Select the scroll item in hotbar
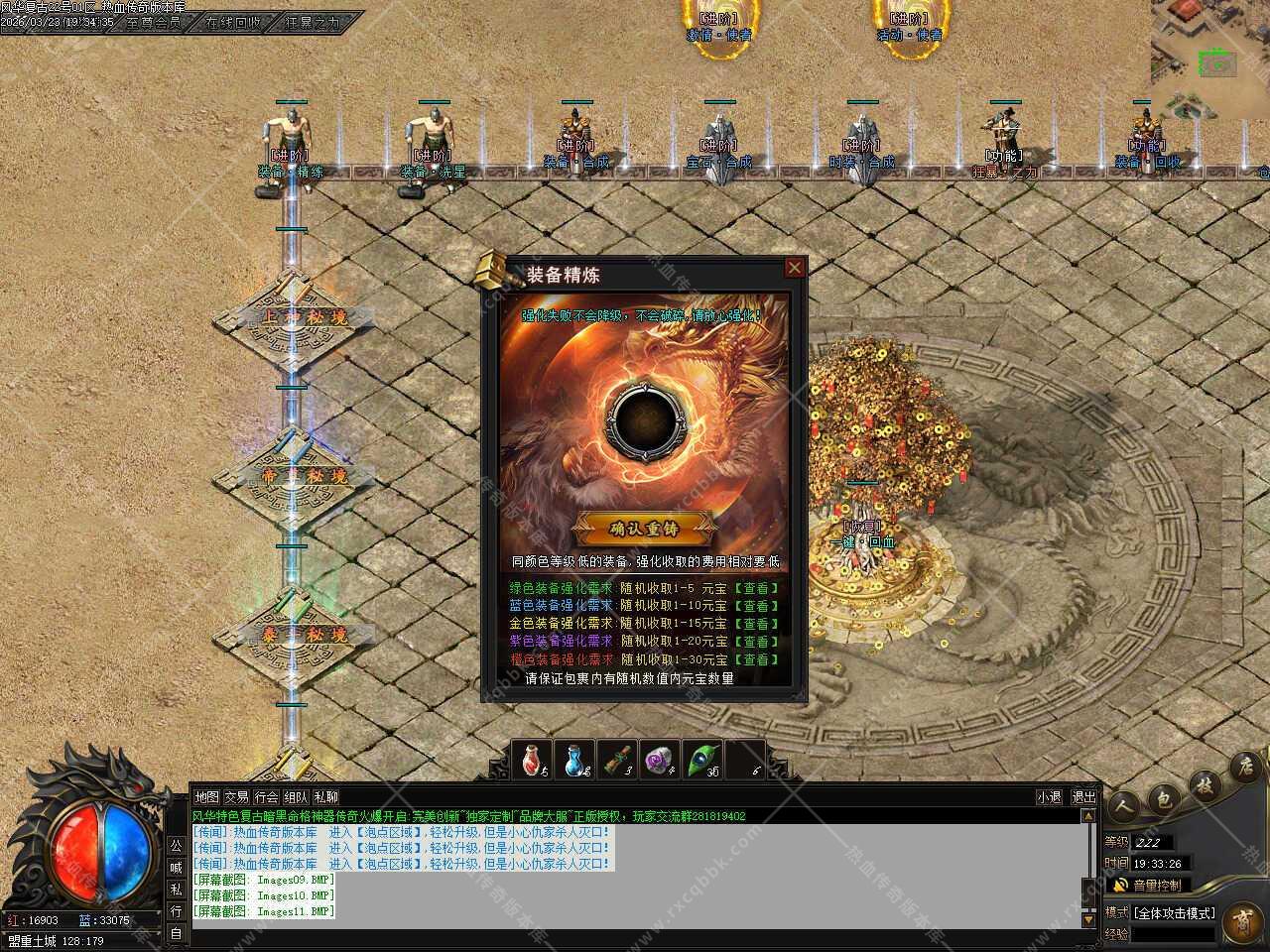The image size is (1270, 952). tap(618, 760)
